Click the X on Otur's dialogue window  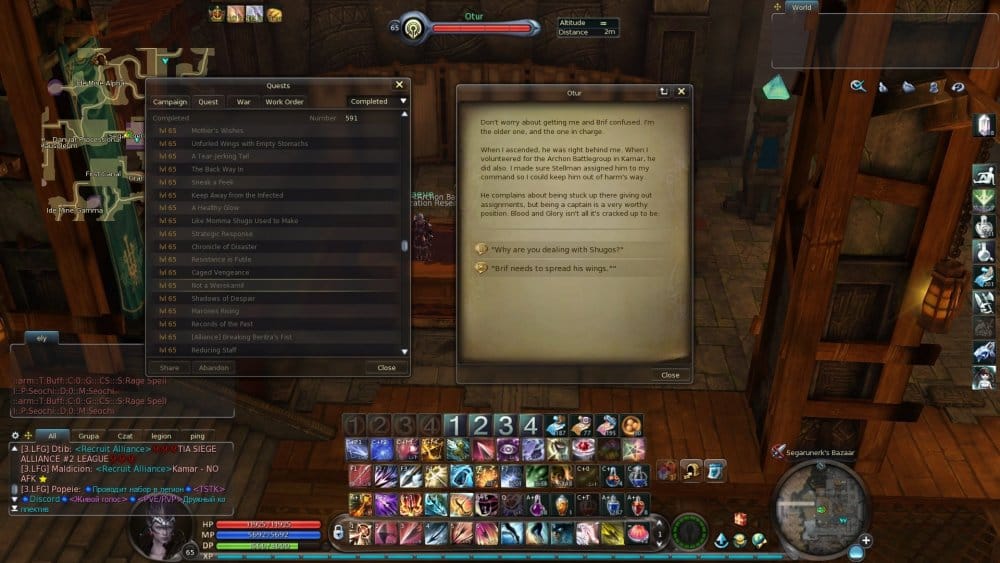click(x=681, y=92)
